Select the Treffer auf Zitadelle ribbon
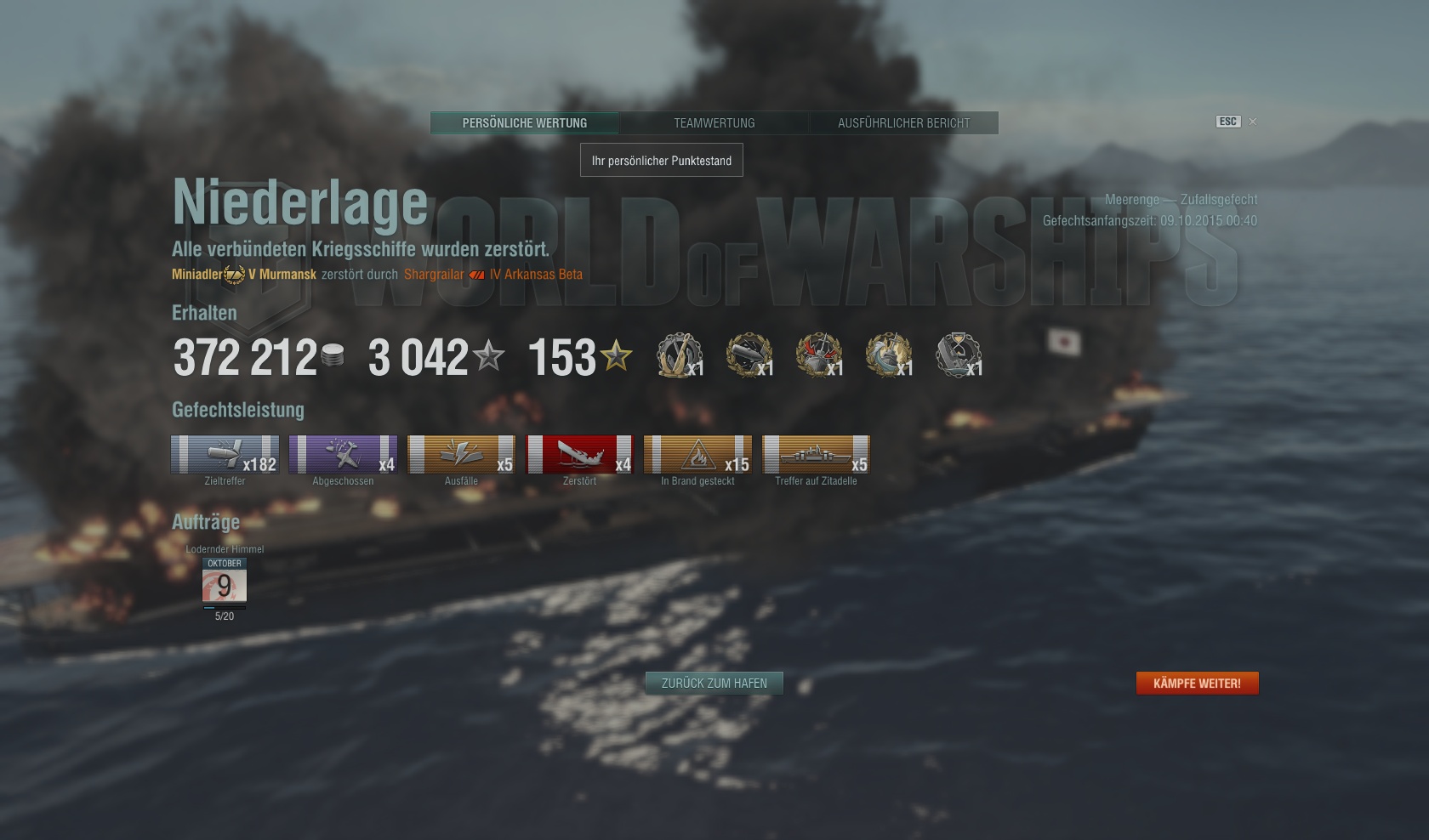The image size is (1429, 840). point(816,454)
